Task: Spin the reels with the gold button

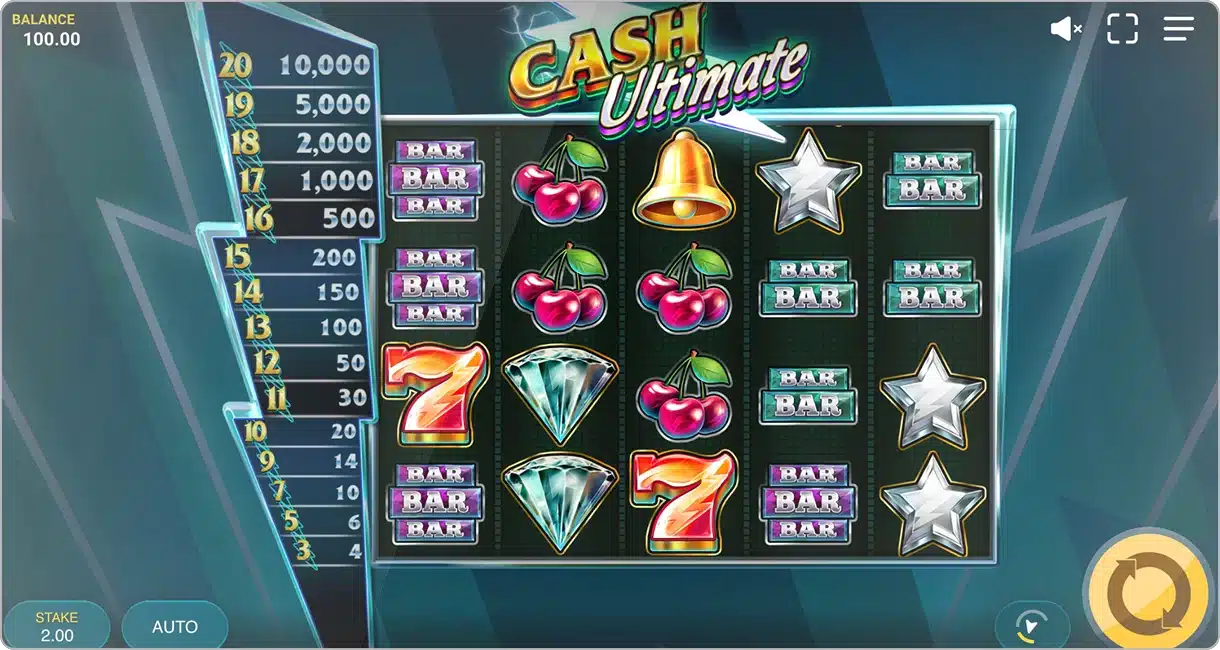Action: (x=1149, y=595)
